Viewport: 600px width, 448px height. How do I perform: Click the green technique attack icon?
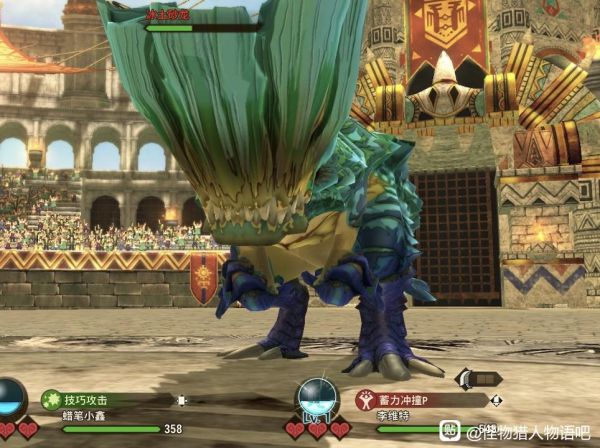51,399
